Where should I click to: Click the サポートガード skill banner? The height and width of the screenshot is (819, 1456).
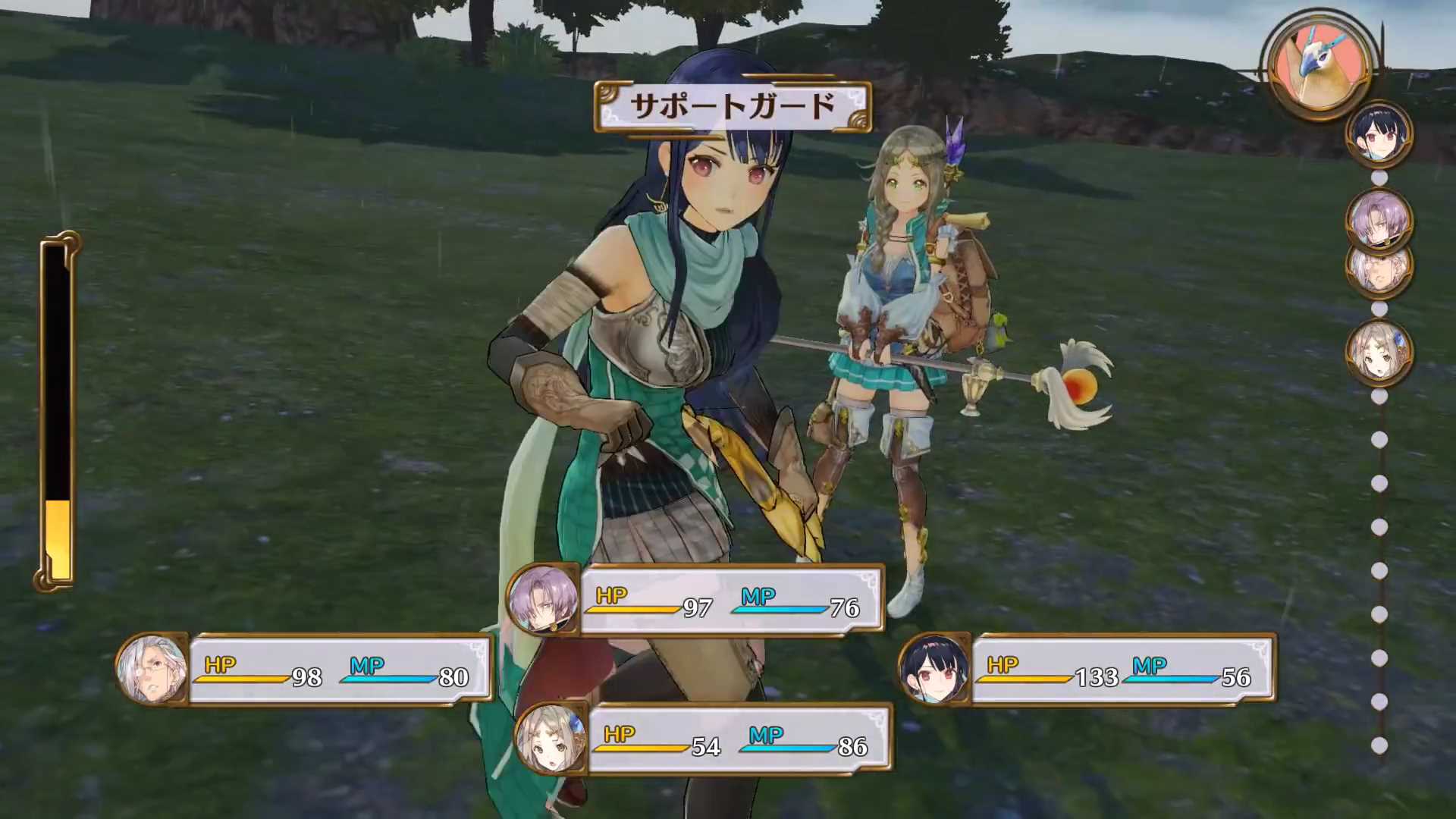pyautogui.click(x=733, y=107)
